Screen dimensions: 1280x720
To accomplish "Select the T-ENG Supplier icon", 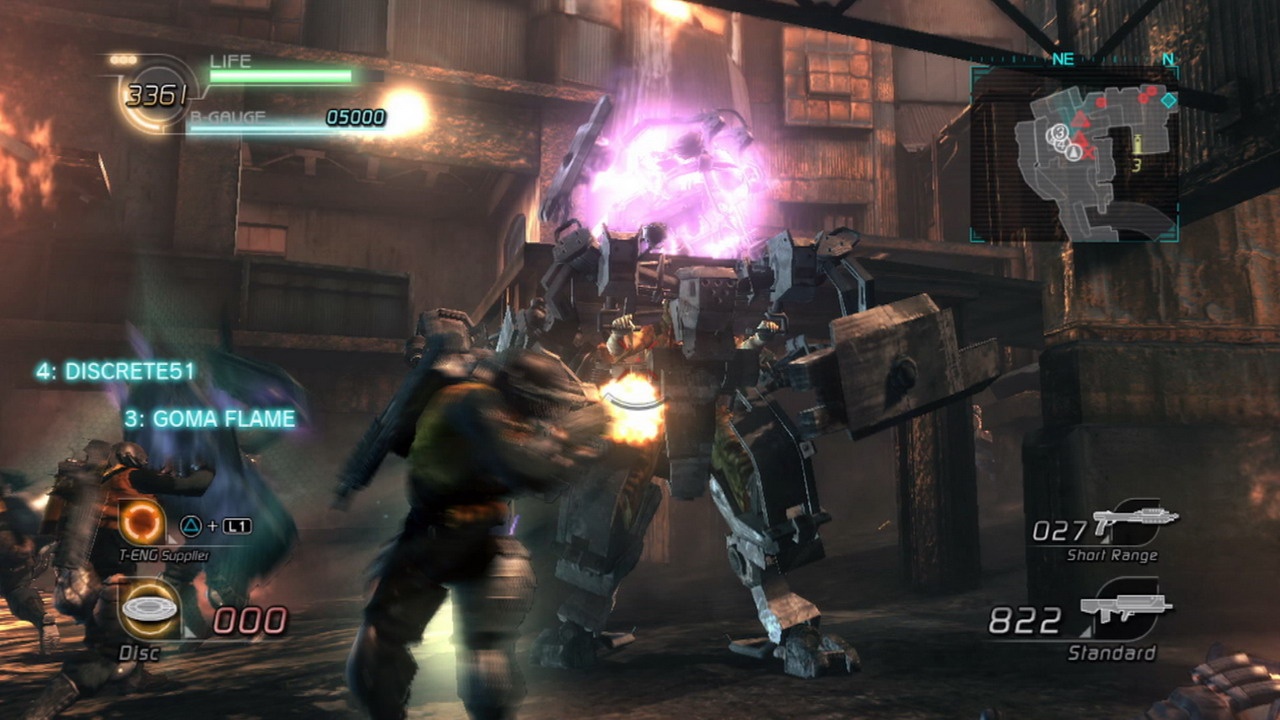I will [x=142, y=521].
